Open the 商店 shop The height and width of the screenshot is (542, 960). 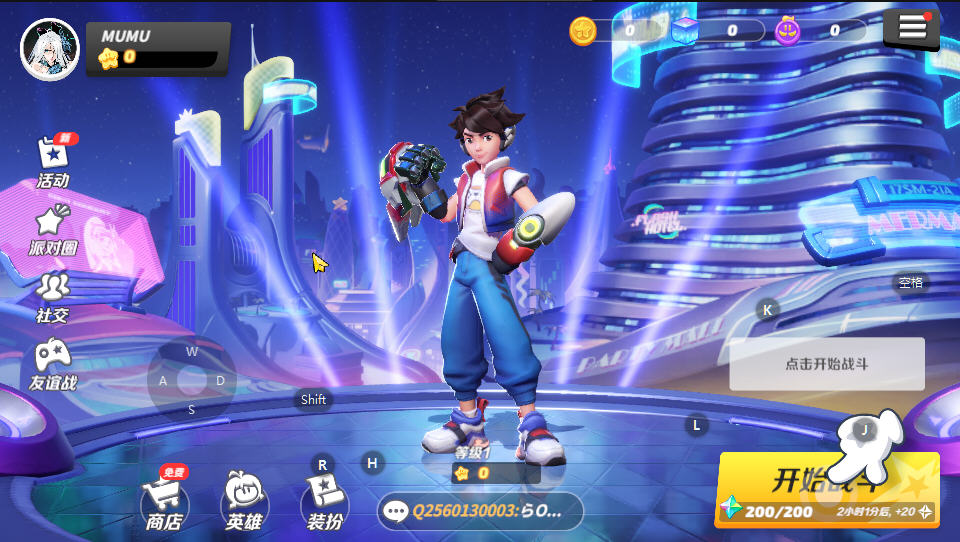click(x=164, y=500)
